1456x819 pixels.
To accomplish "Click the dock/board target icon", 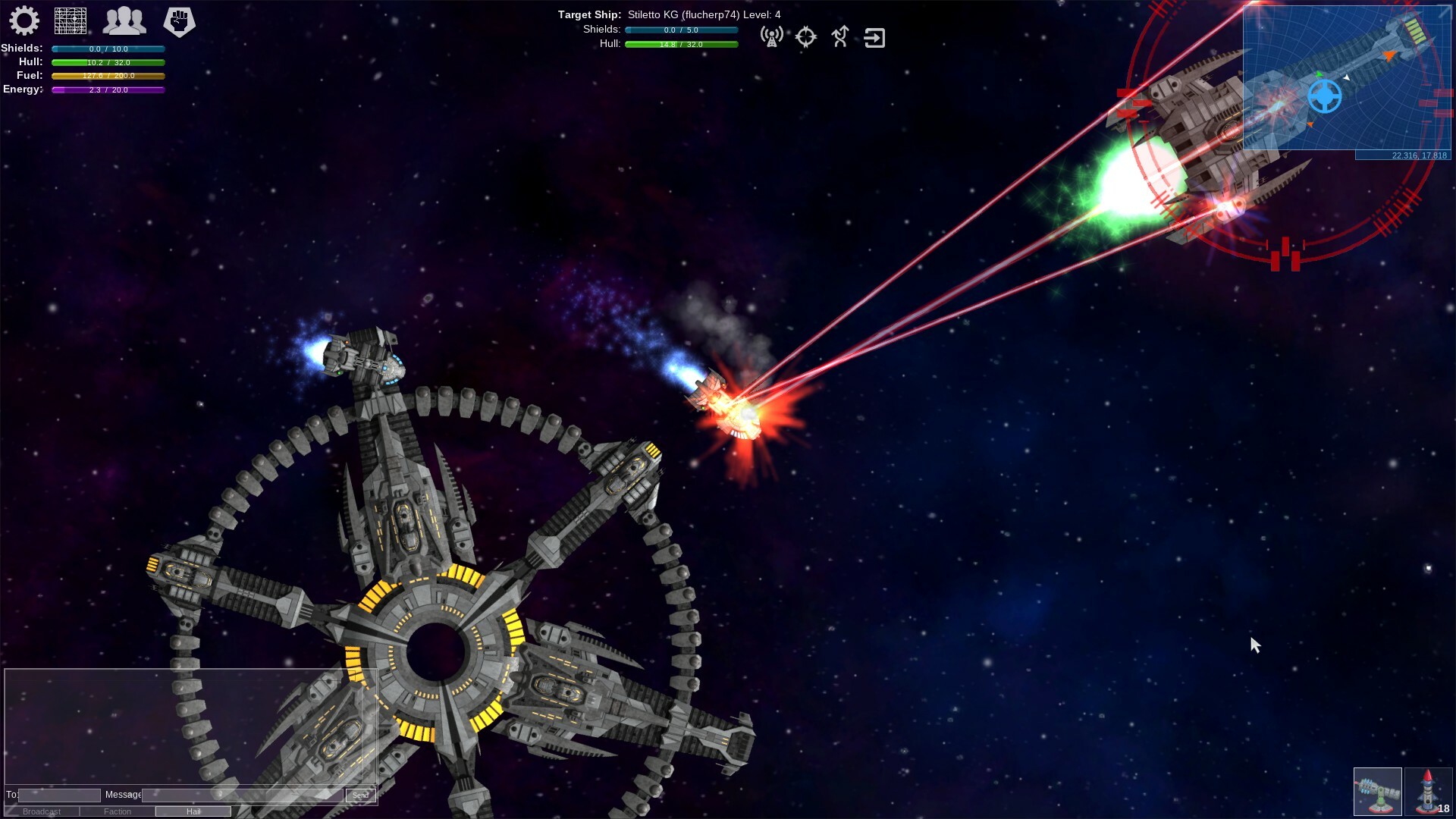I will tap(875, 37).
